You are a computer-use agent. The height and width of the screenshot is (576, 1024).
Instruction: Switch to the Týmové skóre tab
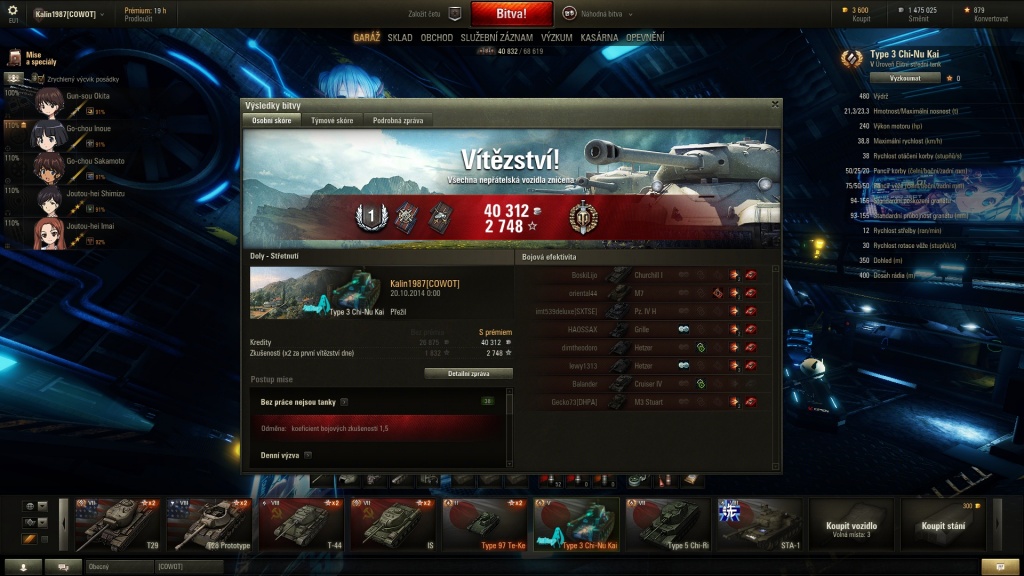pos(332,120)
